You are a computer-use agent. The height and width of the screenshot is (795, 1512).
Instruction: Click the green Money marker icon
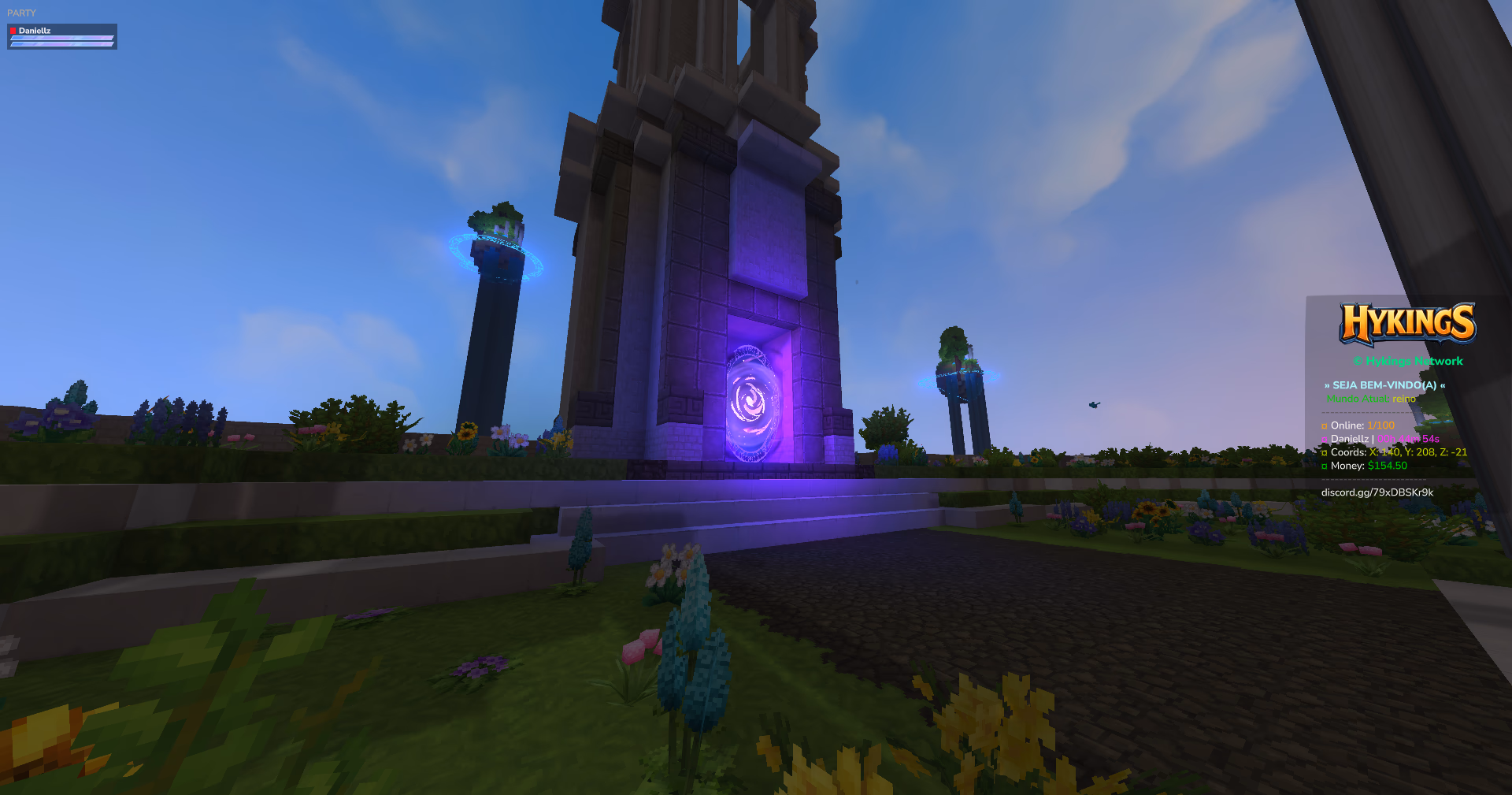pyautogui.click(x=1325, y=466)
